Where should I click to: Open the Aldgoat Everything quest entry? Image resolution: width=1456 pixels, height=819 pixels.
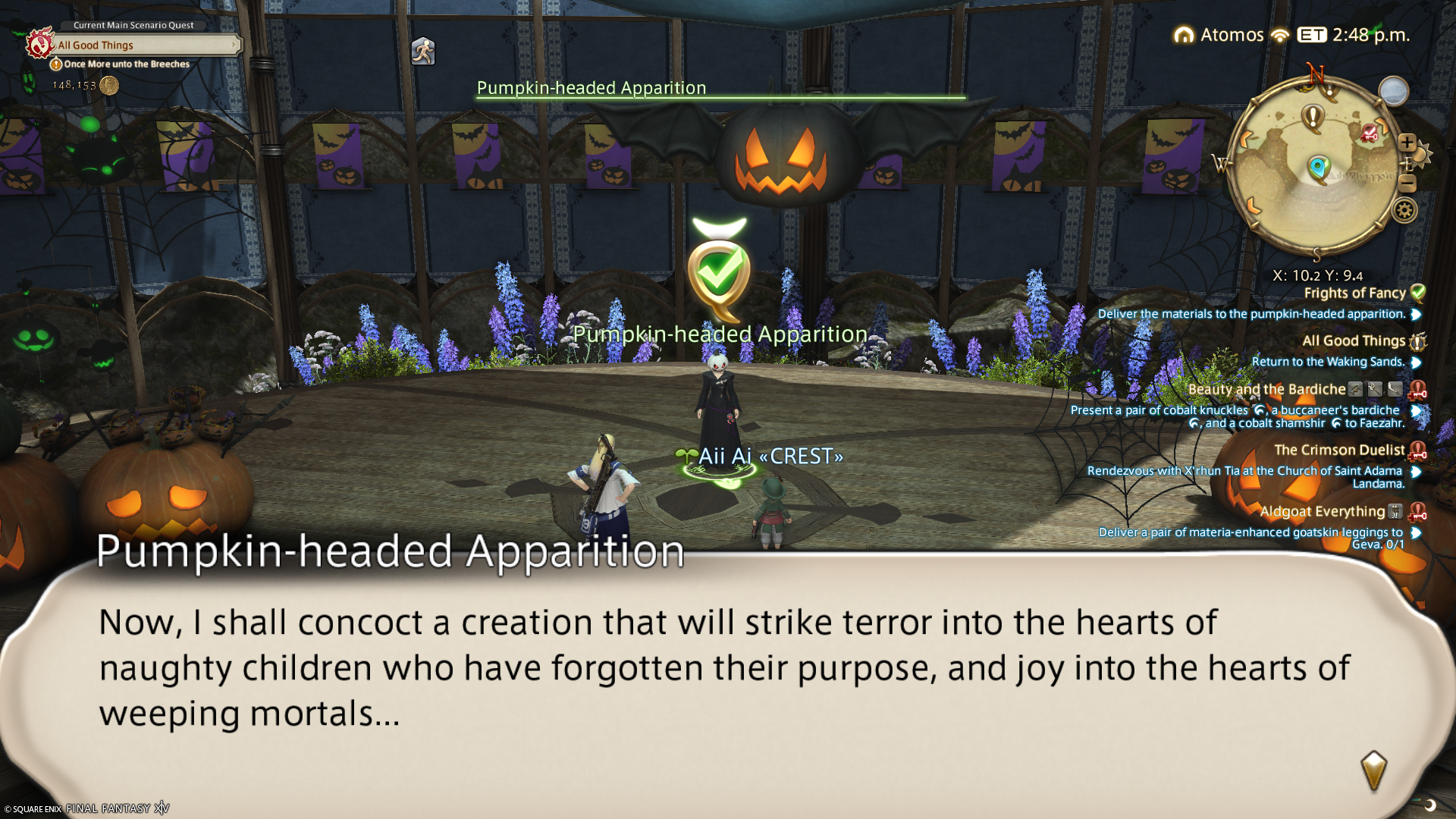tap(1322, 512)
